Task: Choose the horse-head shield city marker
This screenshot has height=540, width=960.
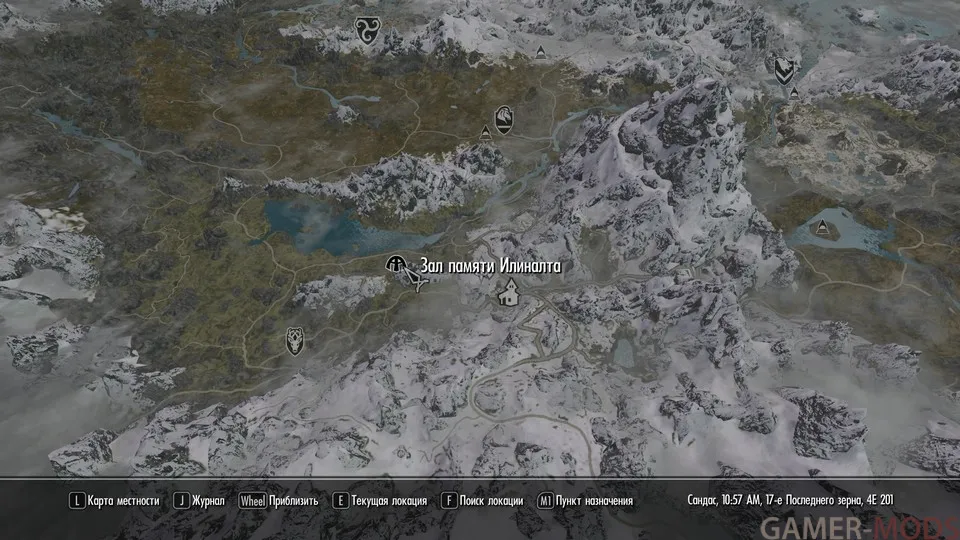Action: click(x=504, y=119)
